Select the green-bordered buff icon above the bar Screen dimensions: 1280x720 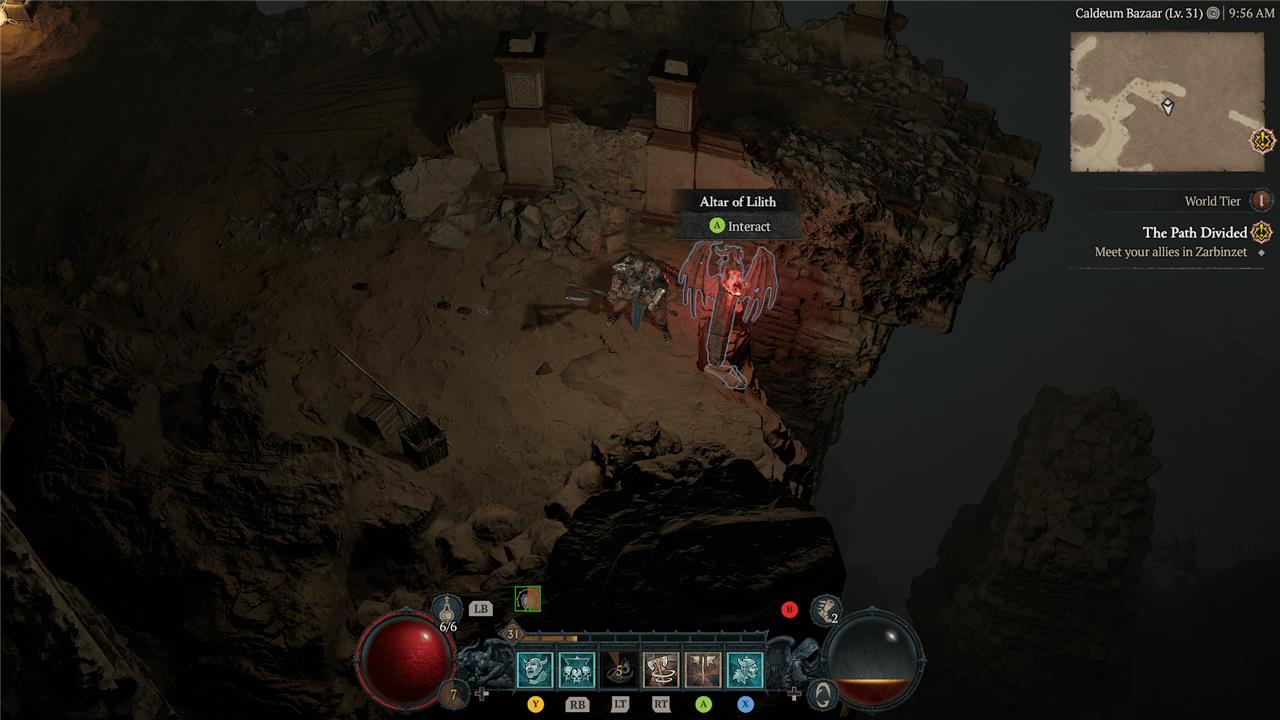528,599
